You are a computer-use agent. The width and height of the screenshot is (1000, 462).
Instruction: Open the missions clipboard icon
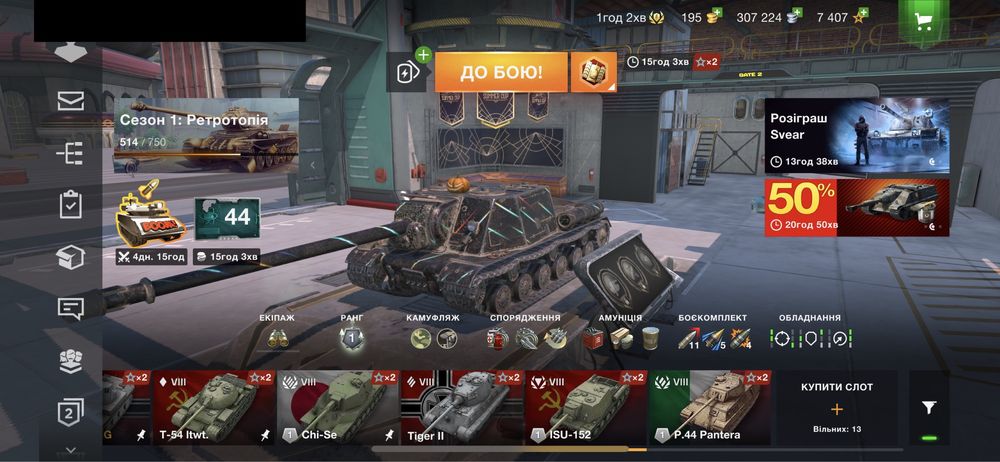(70, 204)
